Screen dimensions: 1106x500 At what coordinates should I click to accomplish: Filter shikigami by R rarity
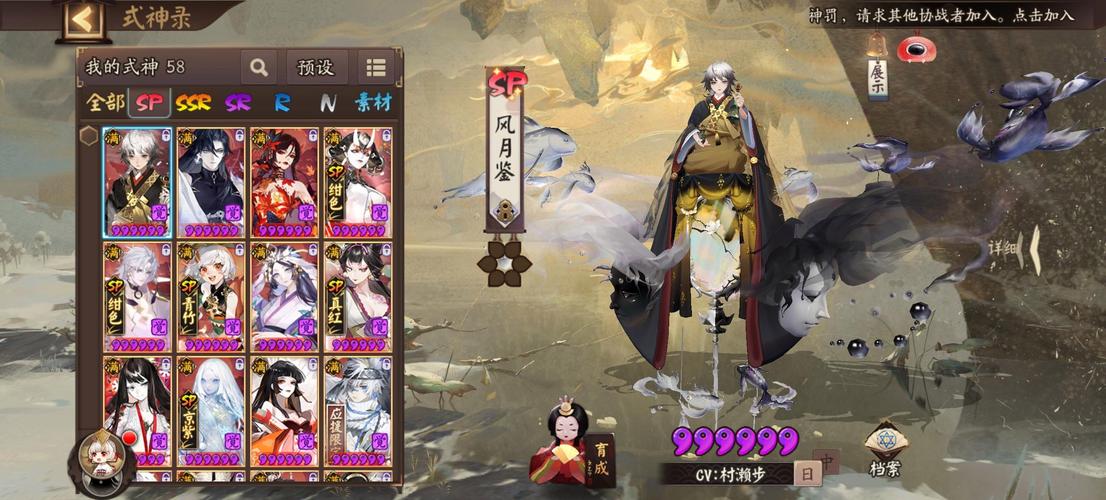point(283,102)
